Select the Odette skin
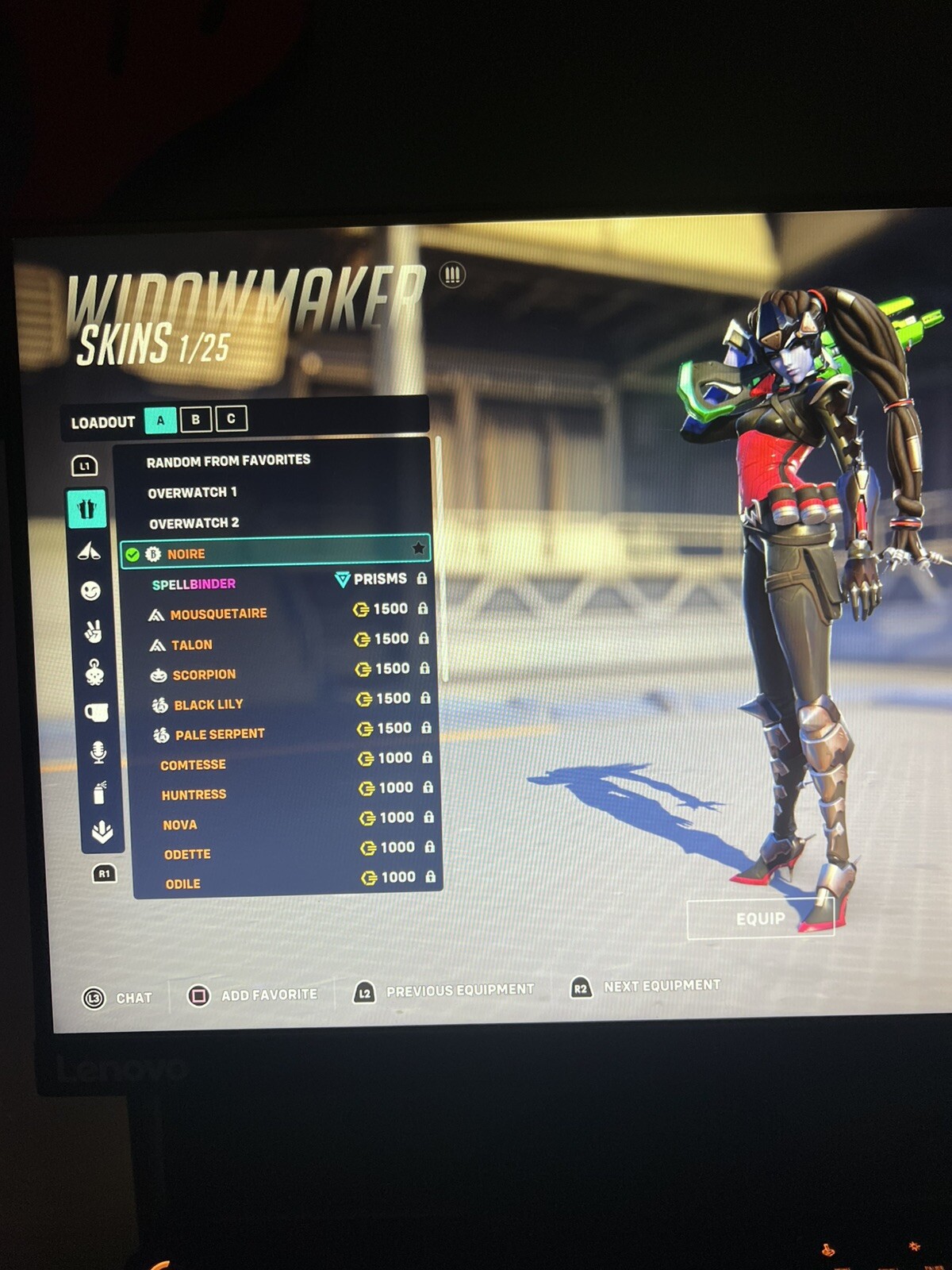952x1270 pixels. pos(187,855)
